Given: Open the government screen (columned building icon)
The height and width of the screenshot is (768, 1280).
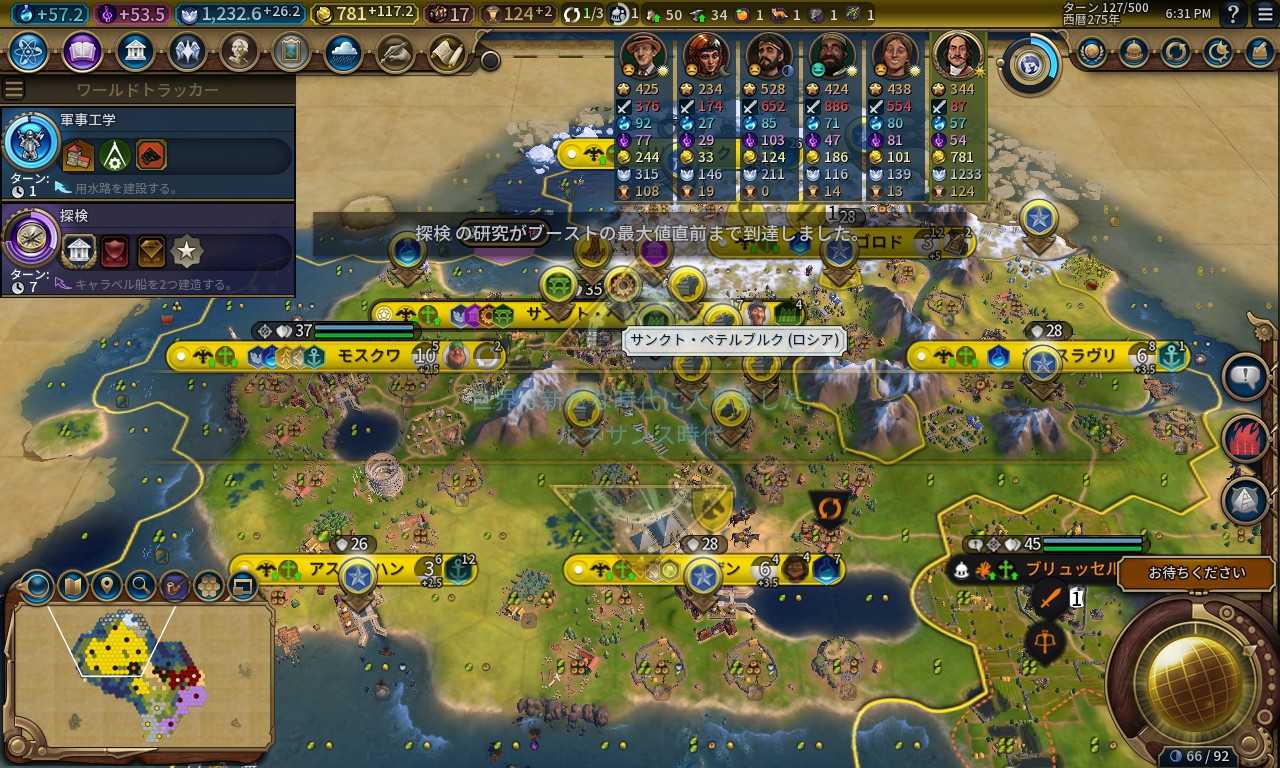Looking at the screenshot, I should click(x=134, y=51).
